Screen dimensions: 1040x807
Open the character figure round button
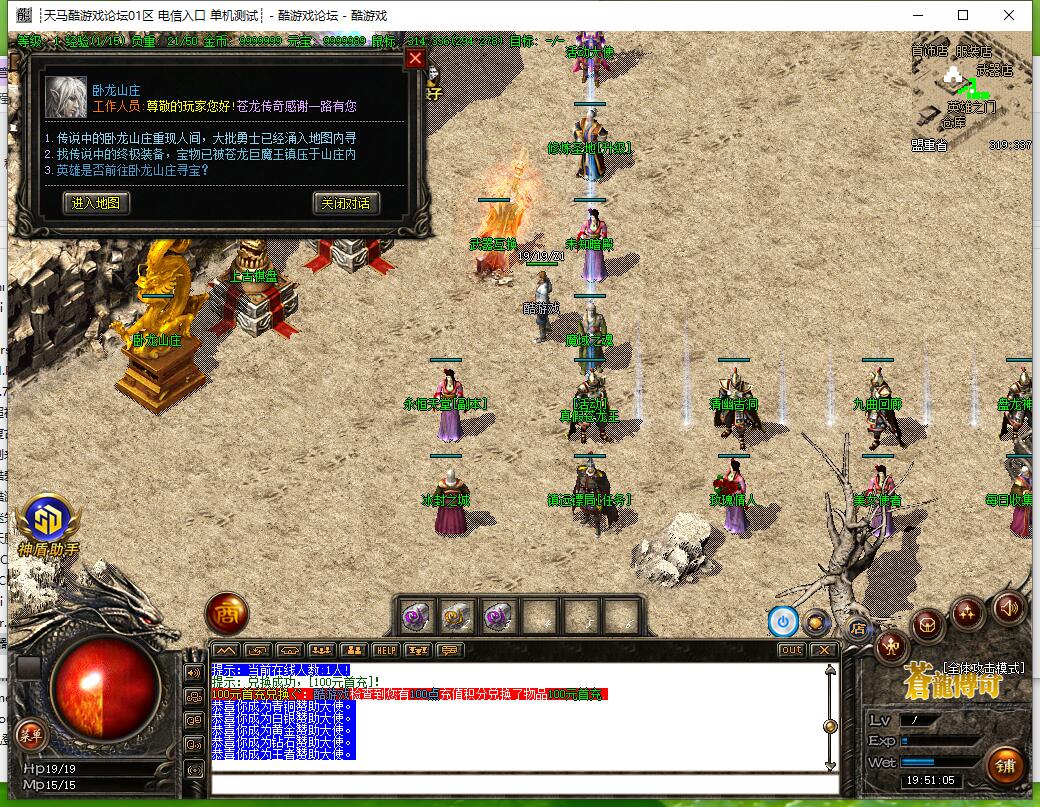click(890, 648)
